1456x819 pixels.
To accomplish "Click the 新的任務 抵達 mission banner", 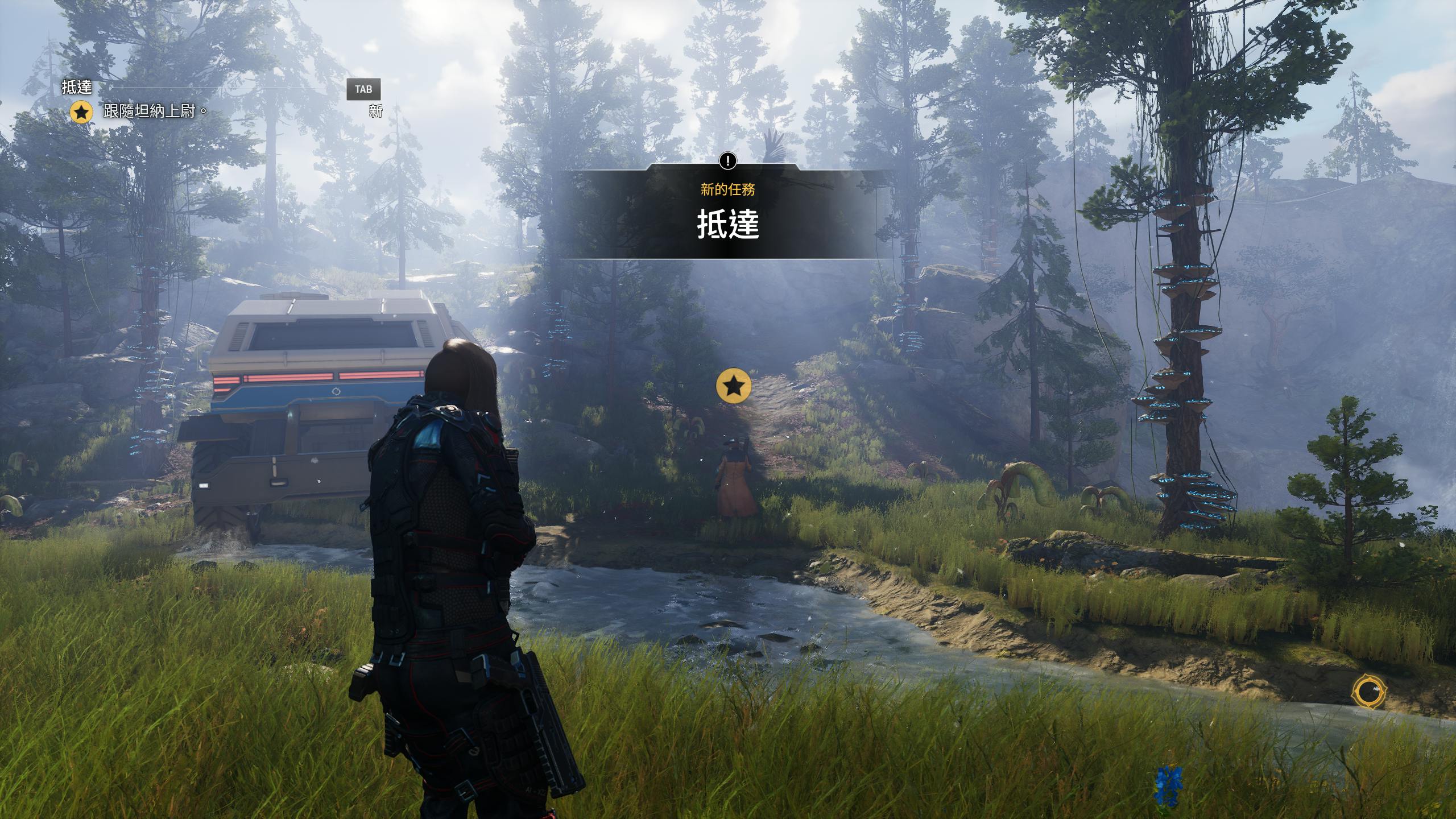I will click(x=727, y=213).
